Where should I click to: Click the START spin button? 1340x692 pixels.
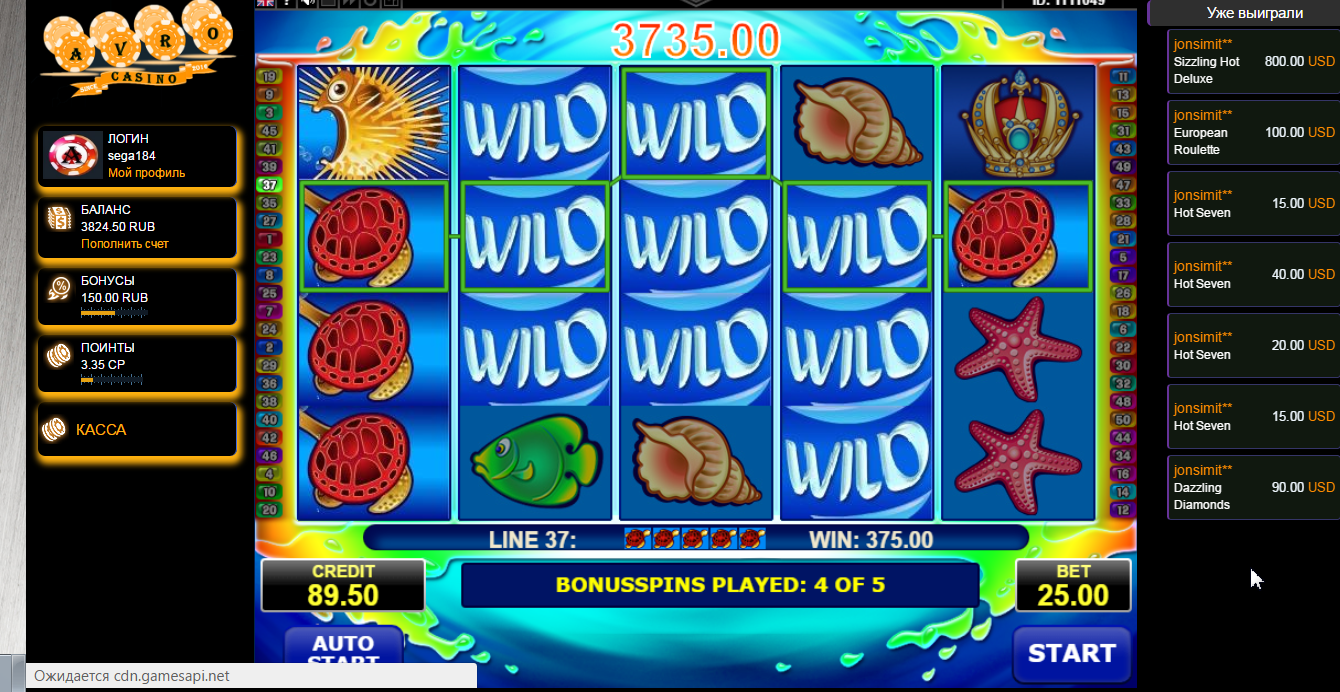click(1071, 654)
